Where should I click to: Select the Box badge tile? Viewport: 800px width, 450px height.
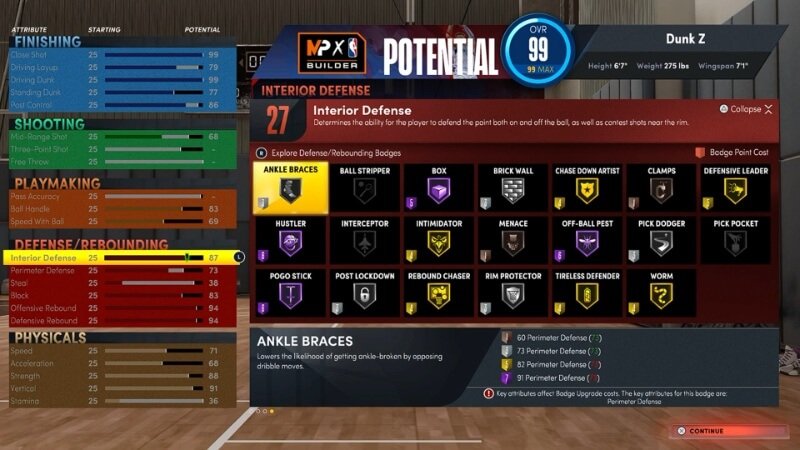[439, 188]
